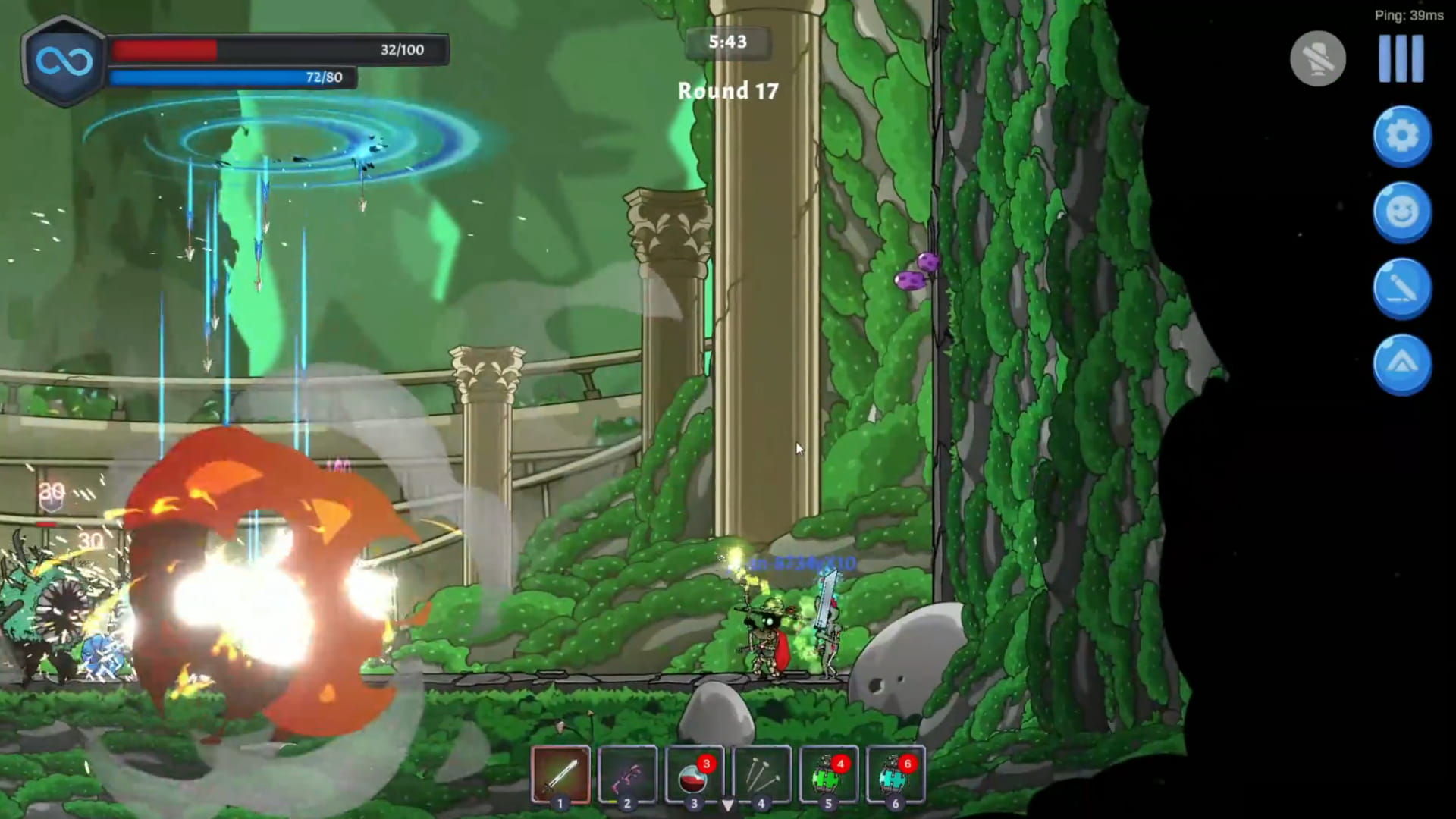
Task: Select the Round 17 header text
Action: point(726,91)
